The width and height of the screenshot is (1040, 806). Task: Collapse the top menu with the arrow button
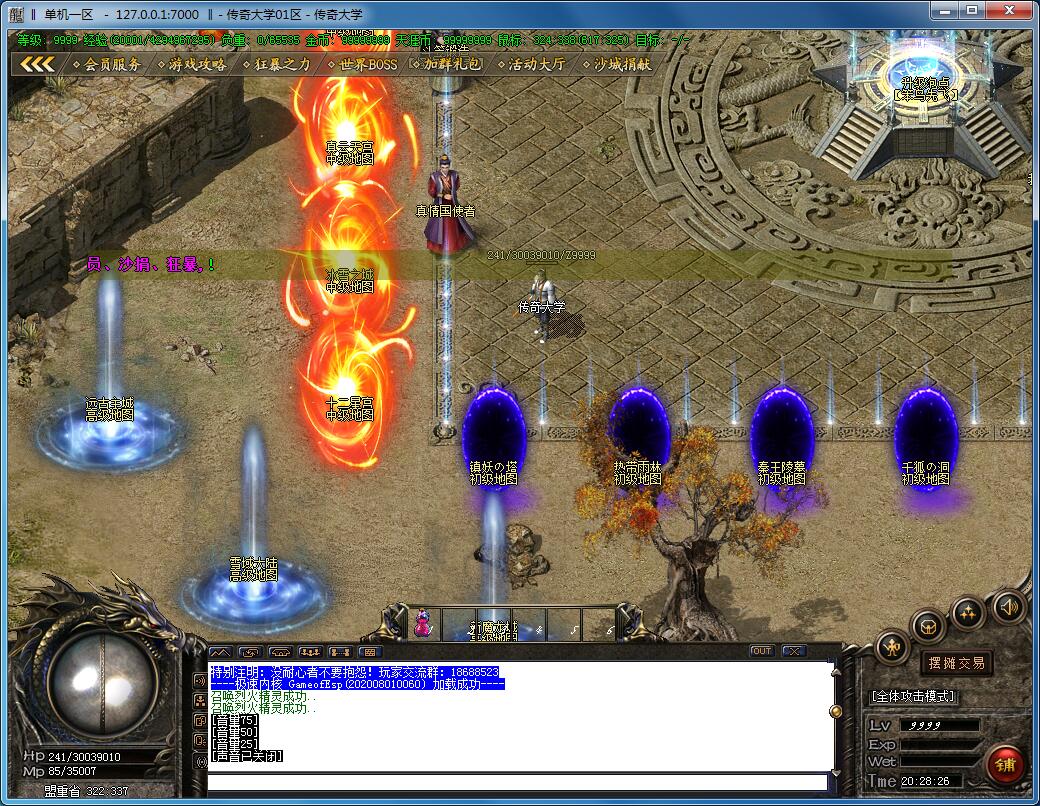(x=37, y=64)
